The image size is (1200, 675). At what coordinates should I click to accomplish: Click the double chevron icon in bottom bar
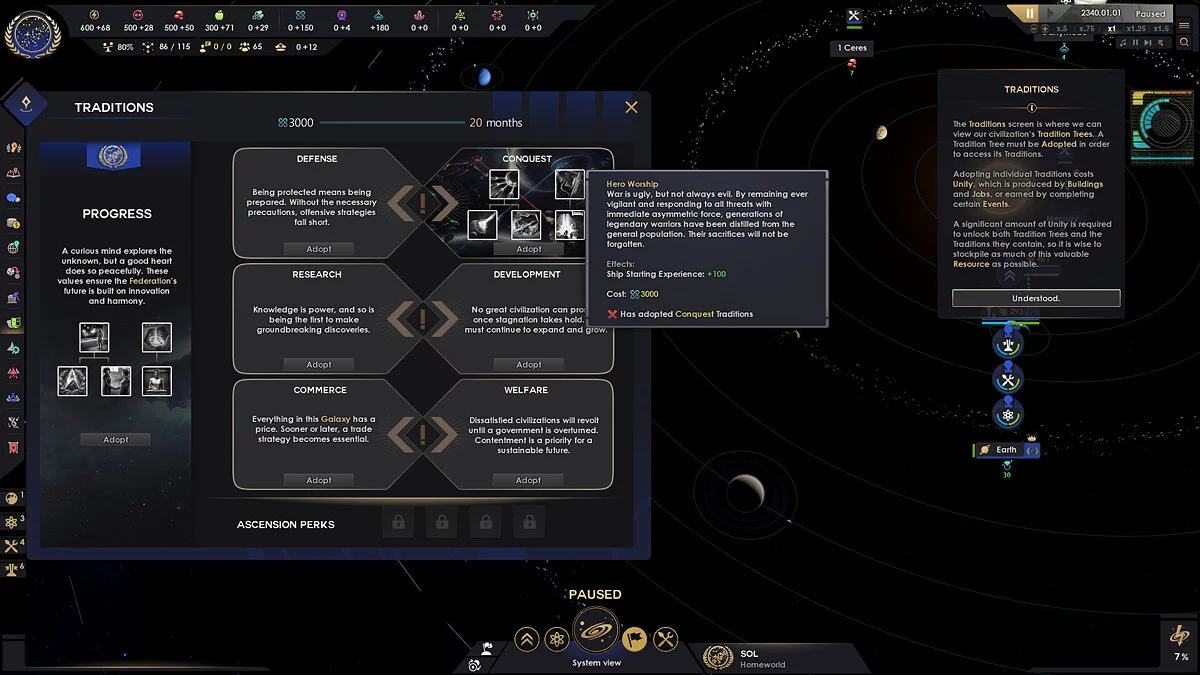click(527, 638)
